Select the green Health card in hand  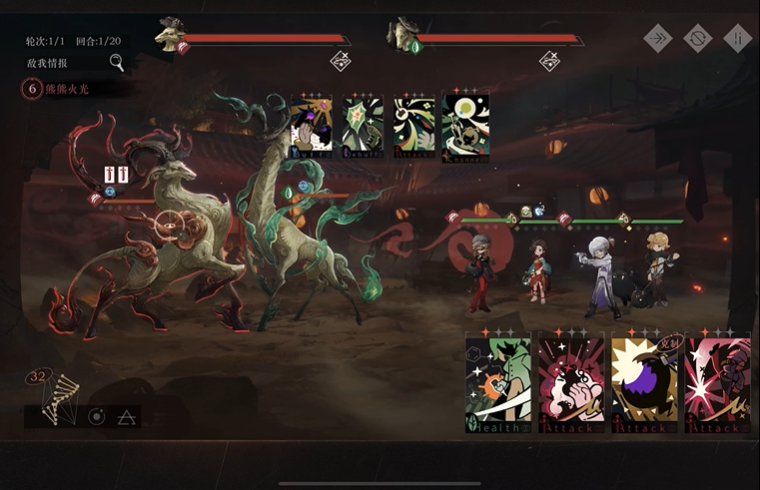pyautogui.click(x=498, y=385)
